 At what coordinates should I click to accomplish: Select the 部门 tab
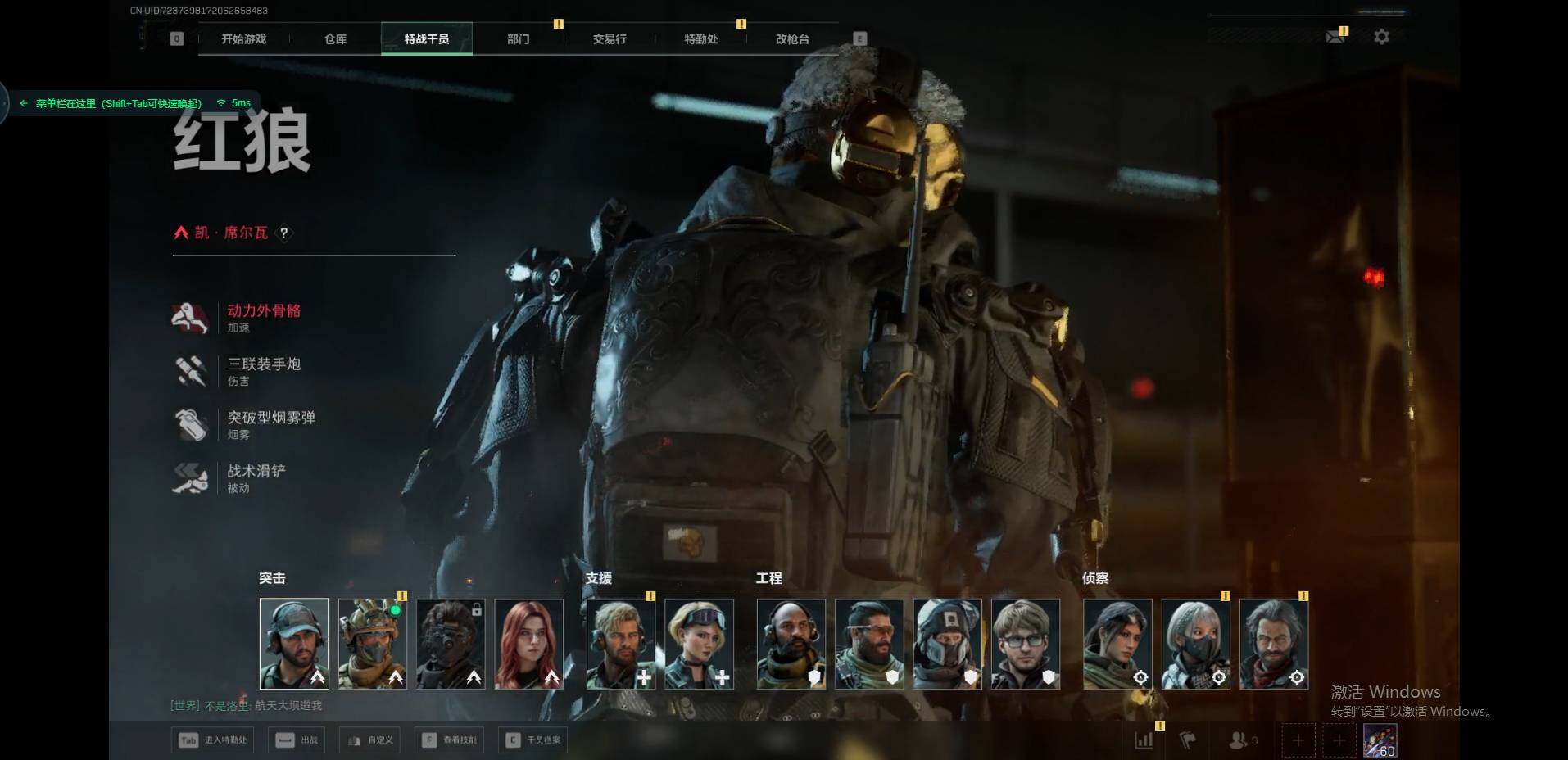click(518, 39)
